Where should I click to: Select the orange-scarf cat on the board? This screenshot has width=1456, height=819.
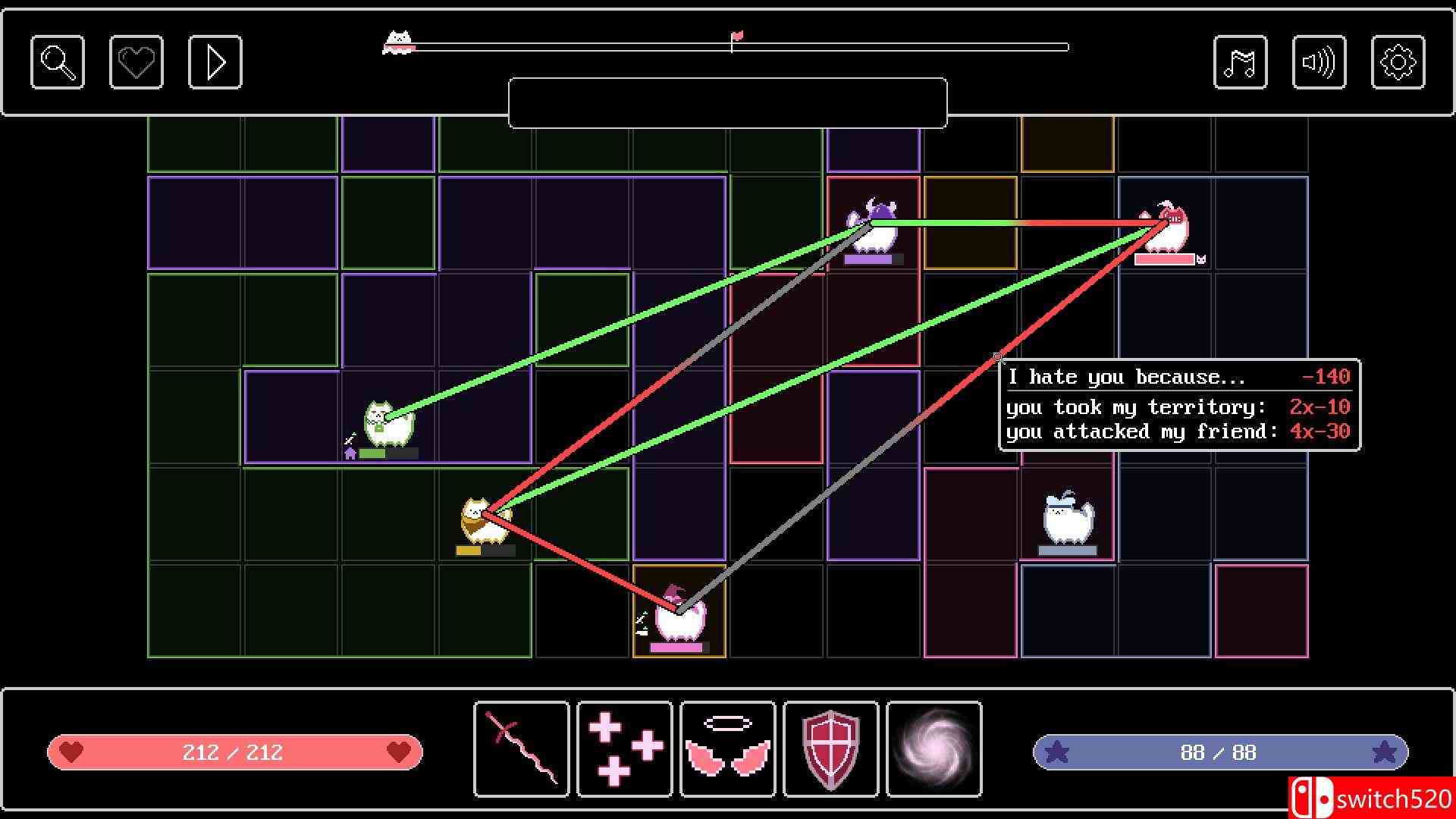[483, 523]
